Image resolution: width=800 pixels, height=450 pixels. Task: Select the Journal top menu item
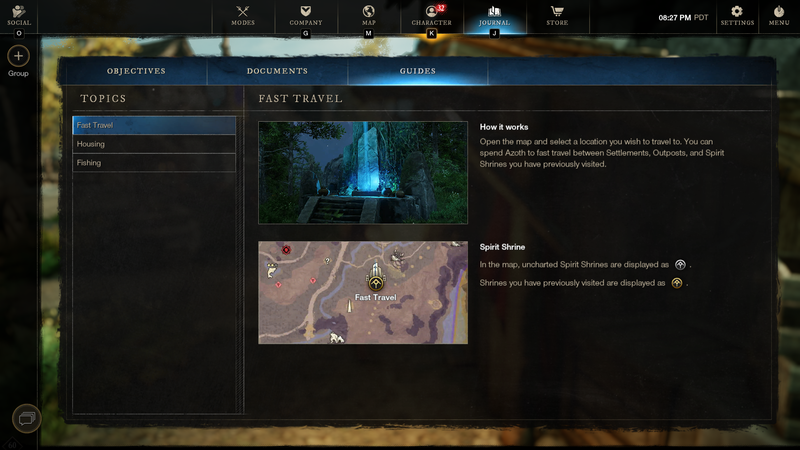click(x=494, y=15)
